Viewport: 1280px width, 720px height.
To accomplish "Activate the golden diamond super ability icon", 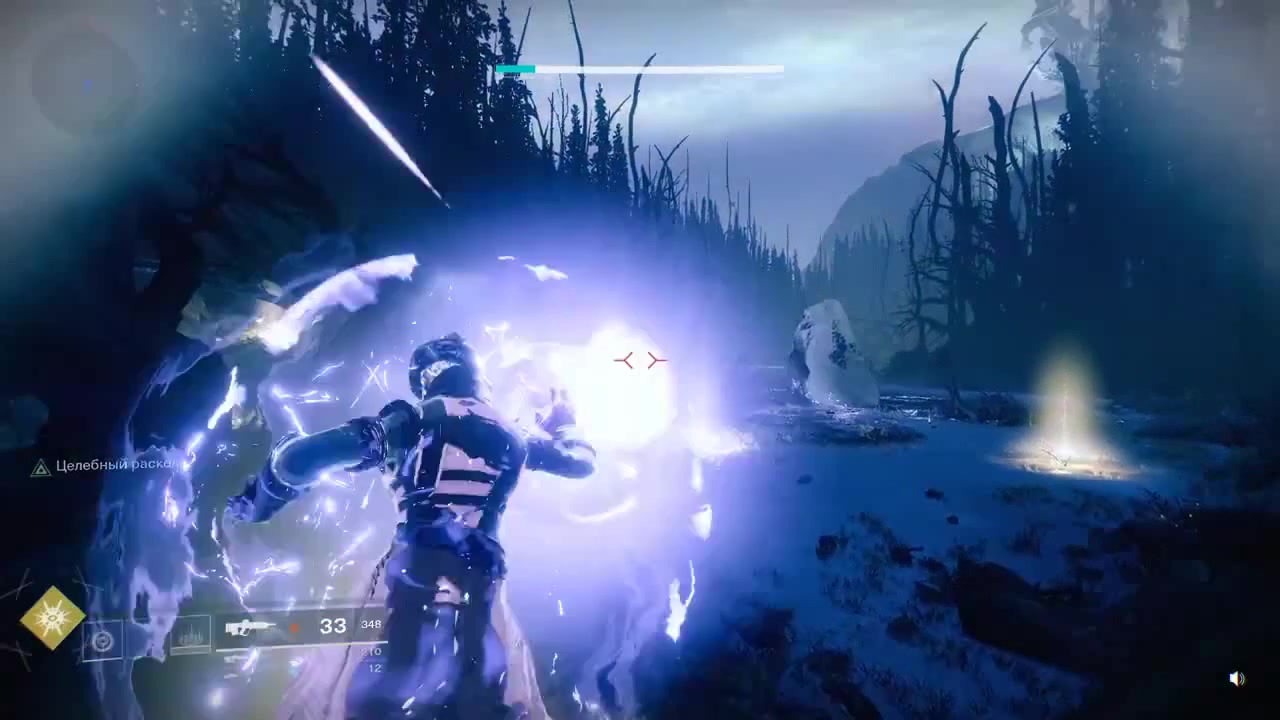I will click(x=52, y=618).
